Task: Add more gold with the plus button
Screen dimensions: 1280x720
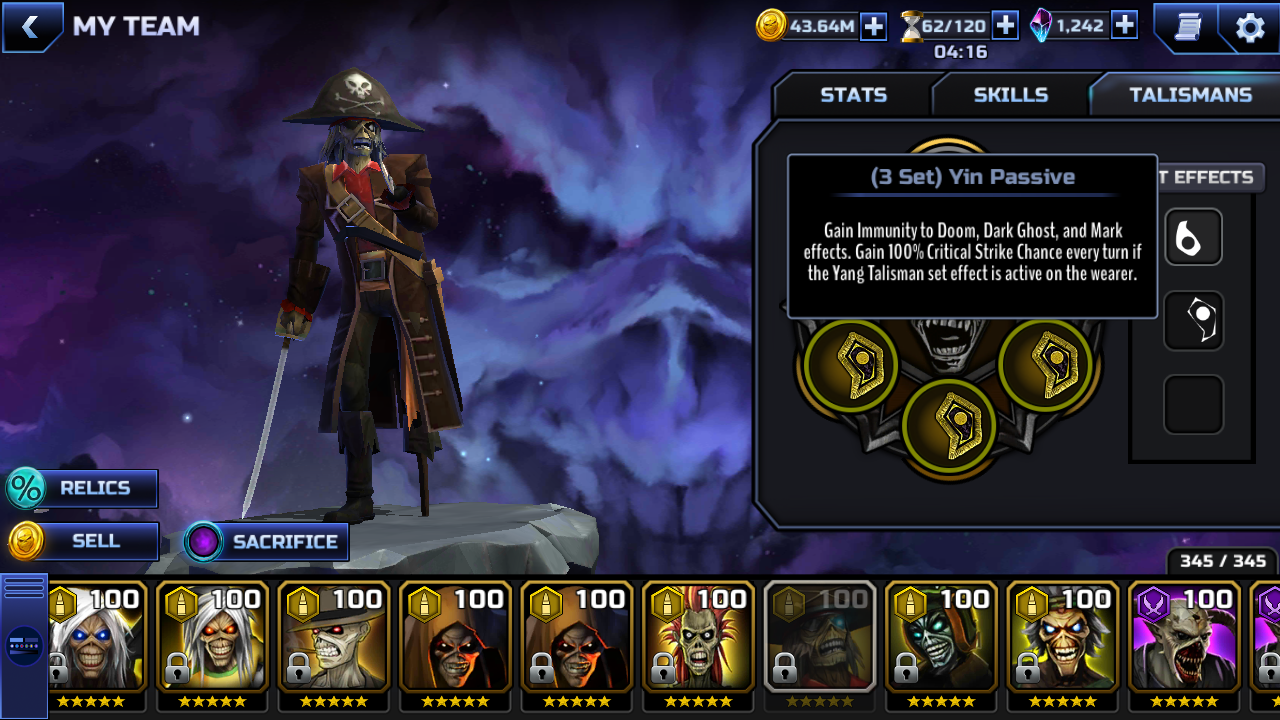Action: click(874, 26)
